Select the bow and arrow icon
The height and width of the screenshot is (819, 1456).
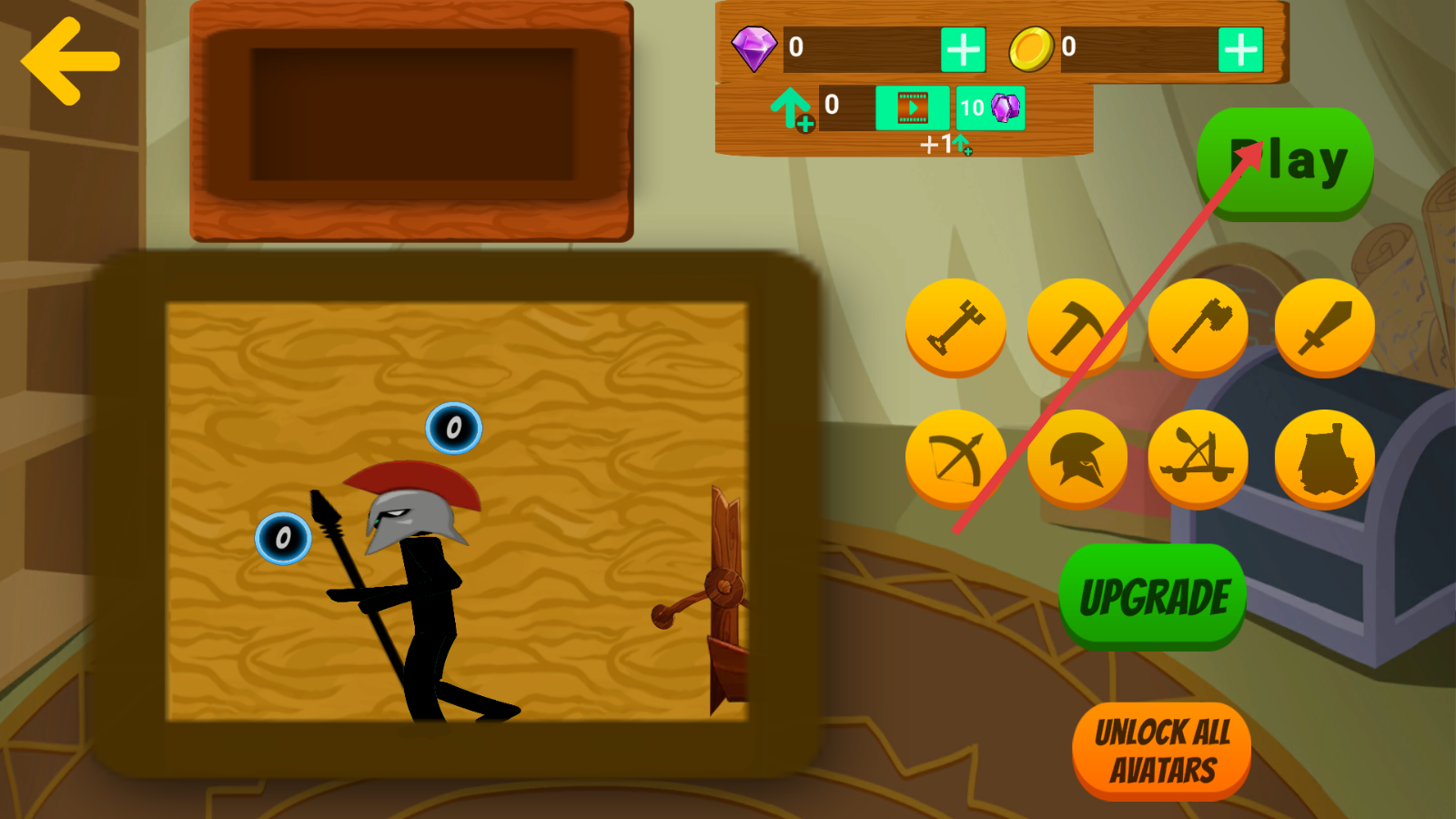tap(955, 458)
